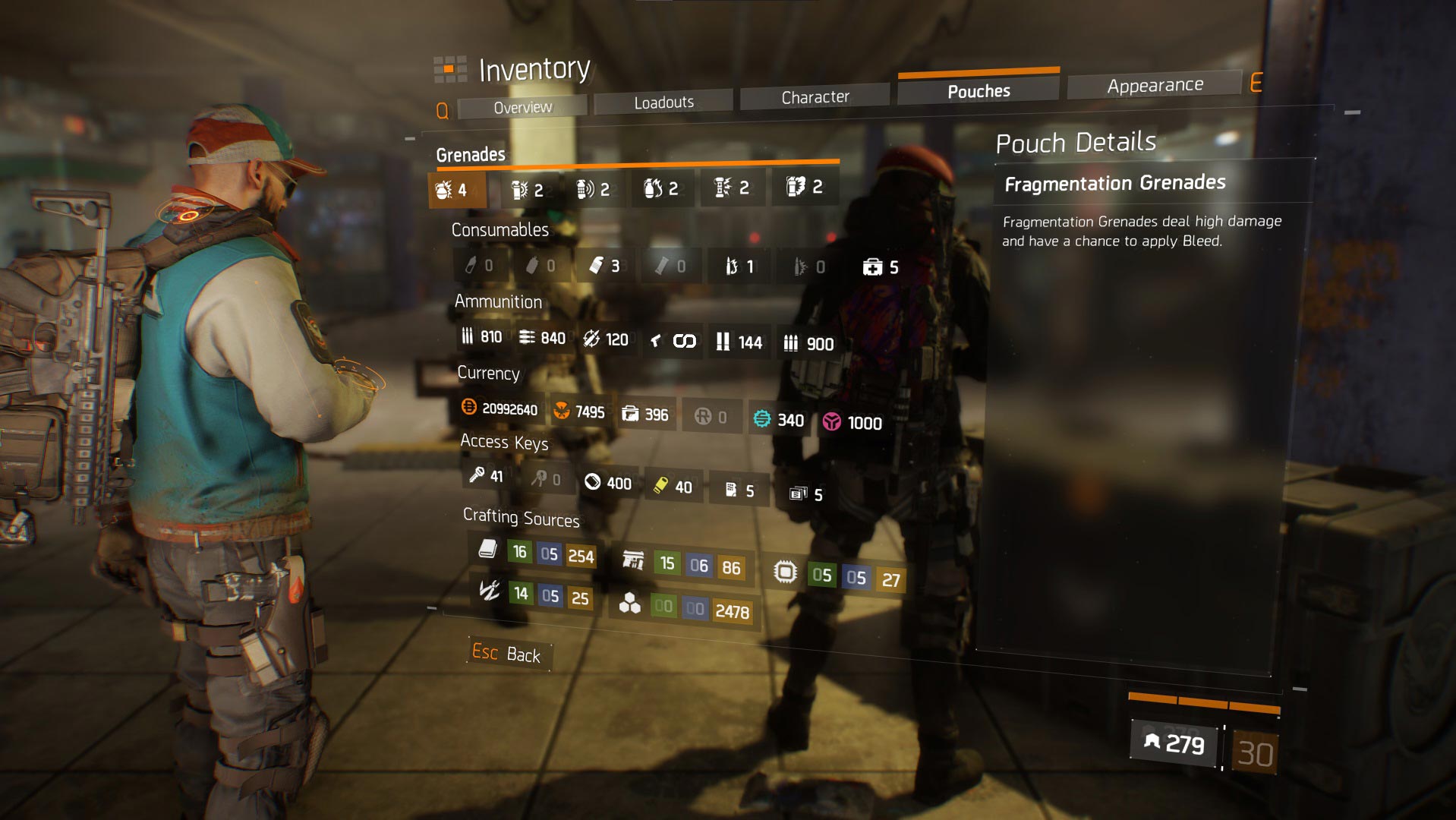Select the 900 ammunition slot

tap(808, 344)
